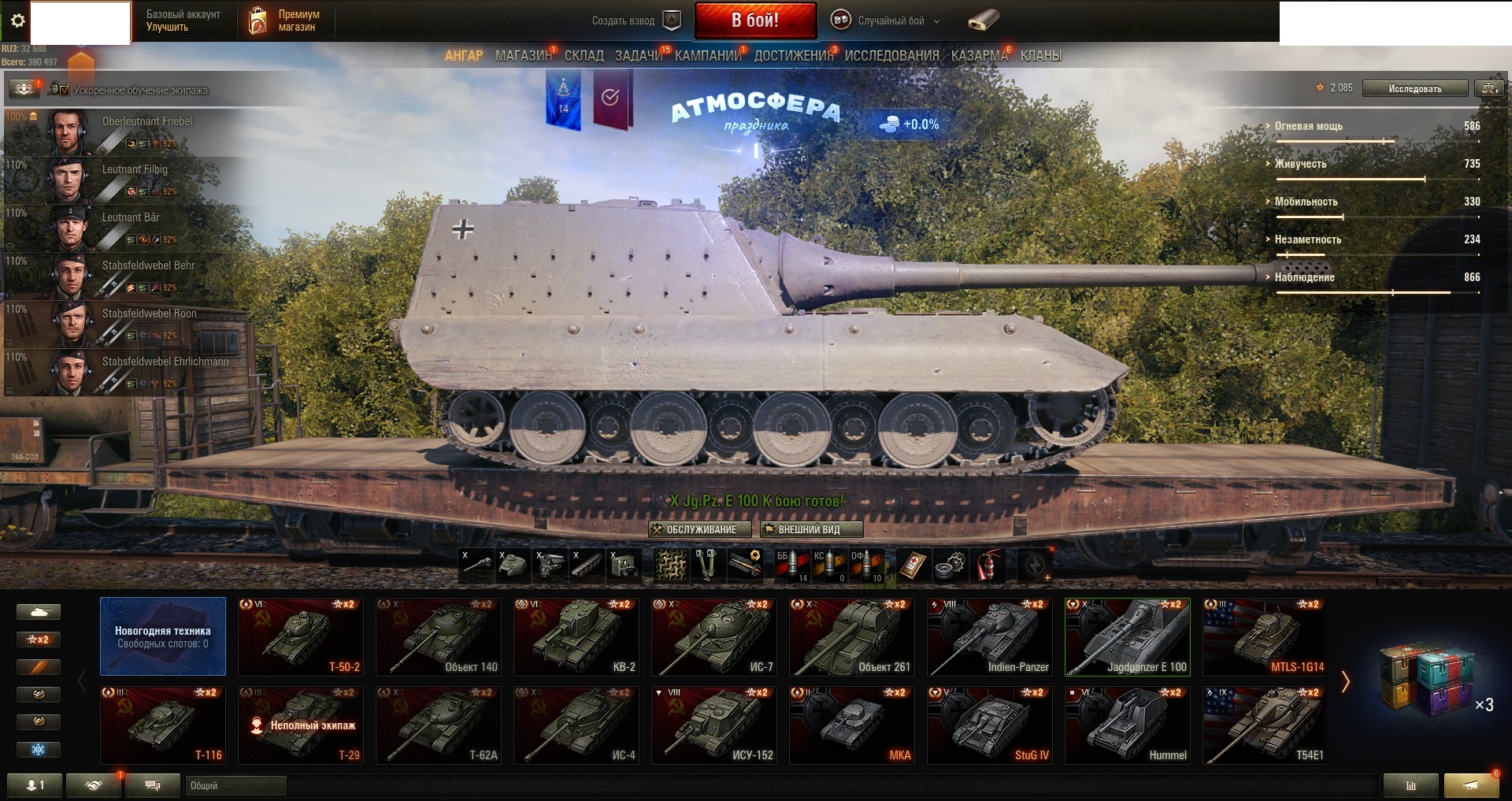
Task: Open the Магазин tab
Action: coord(523,56)
